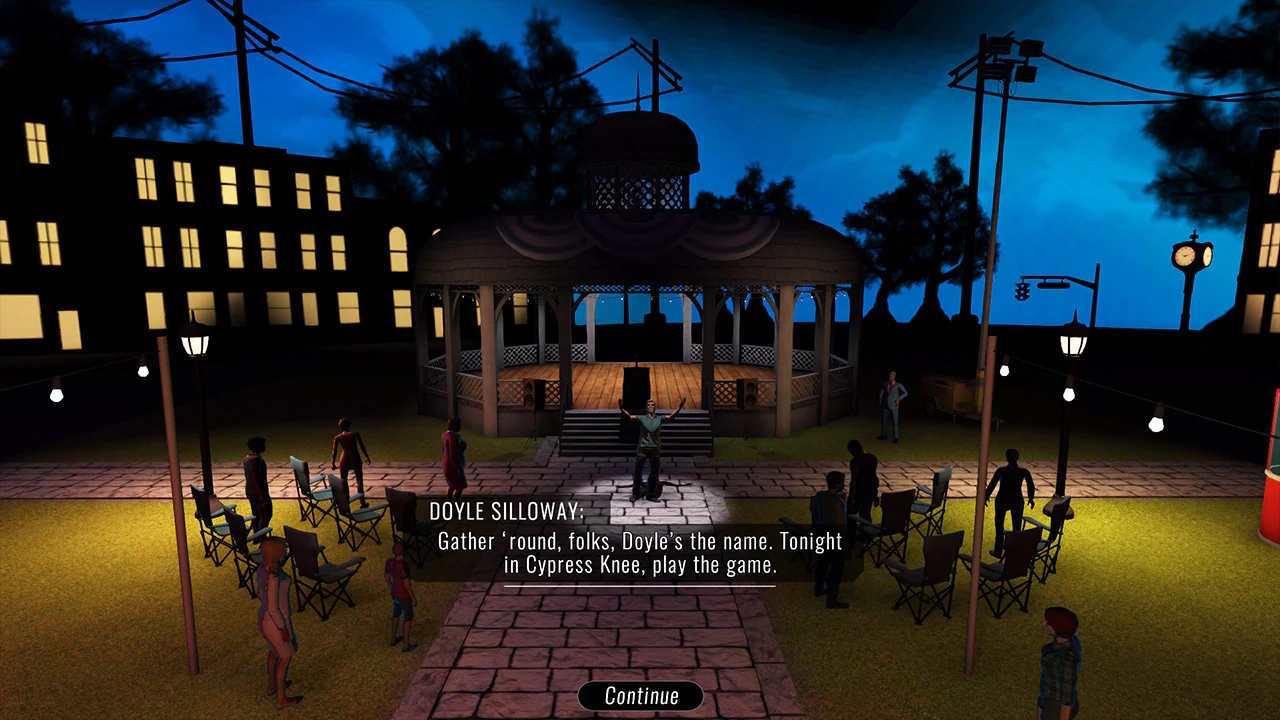Click the gazebo dome rooftop
This screenshot has height=720, width=1280.
point(638,140)
